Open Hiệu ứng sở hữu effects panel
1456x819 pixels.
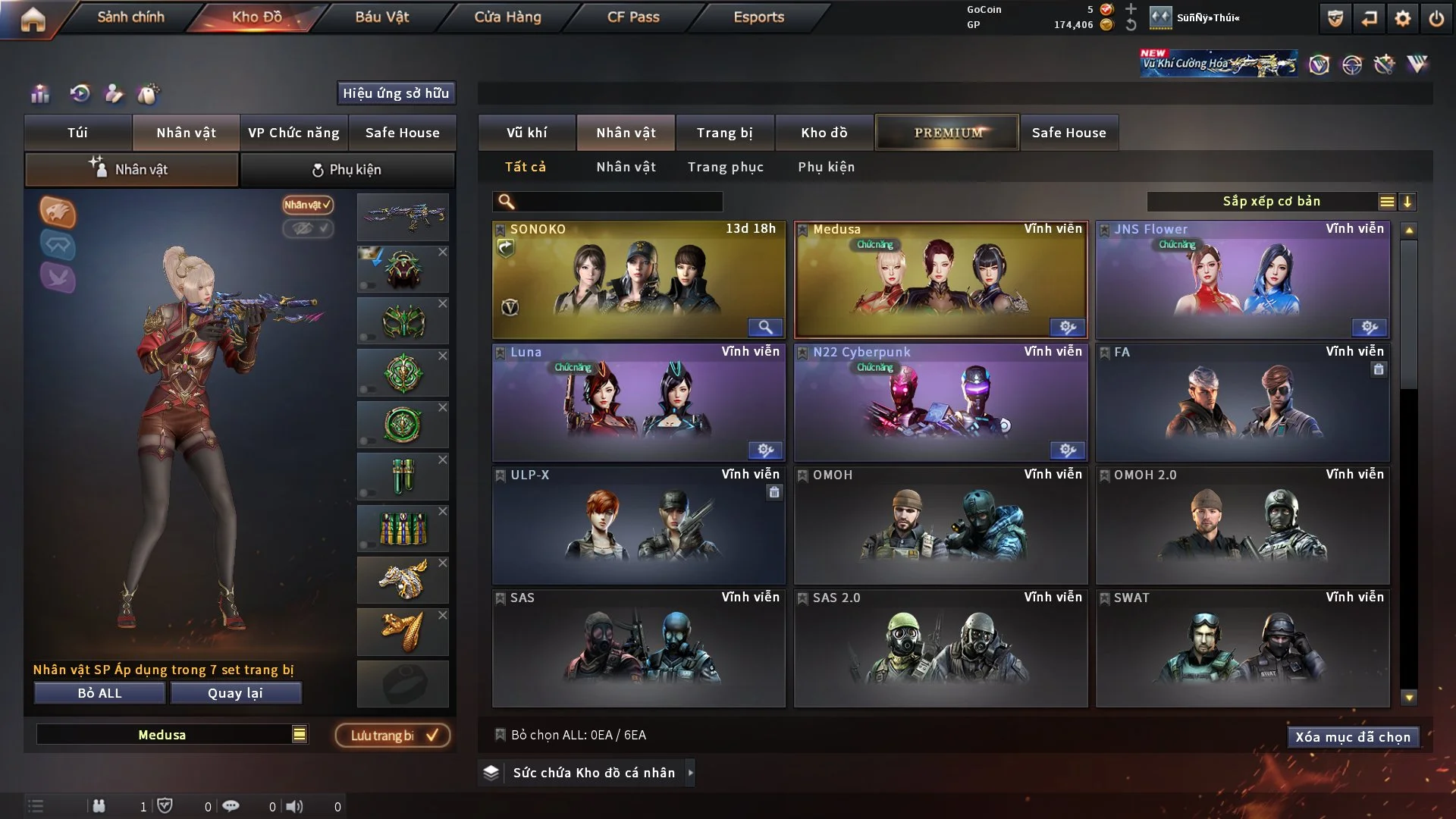(396, 93)
